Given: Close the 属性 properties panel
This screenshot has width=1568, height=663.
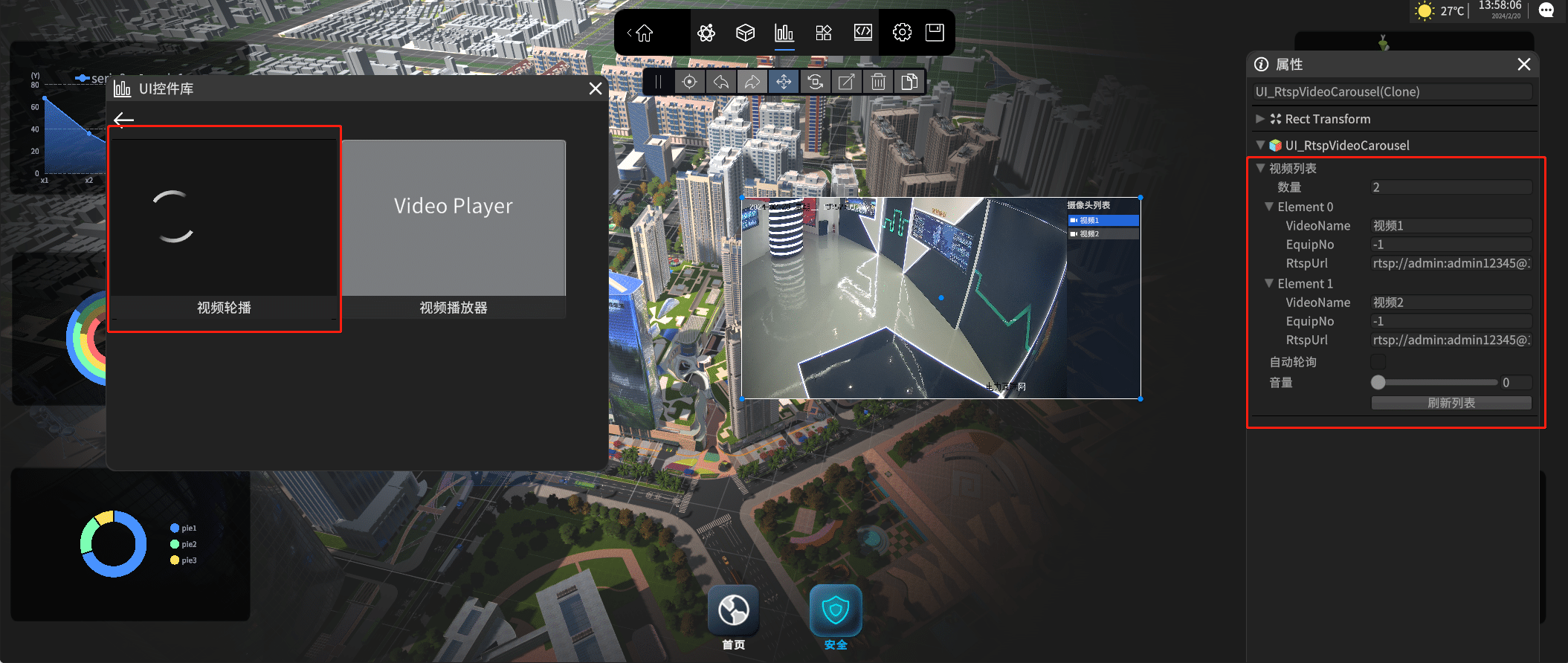Looking at the screenshot, I should [1524, 65].
